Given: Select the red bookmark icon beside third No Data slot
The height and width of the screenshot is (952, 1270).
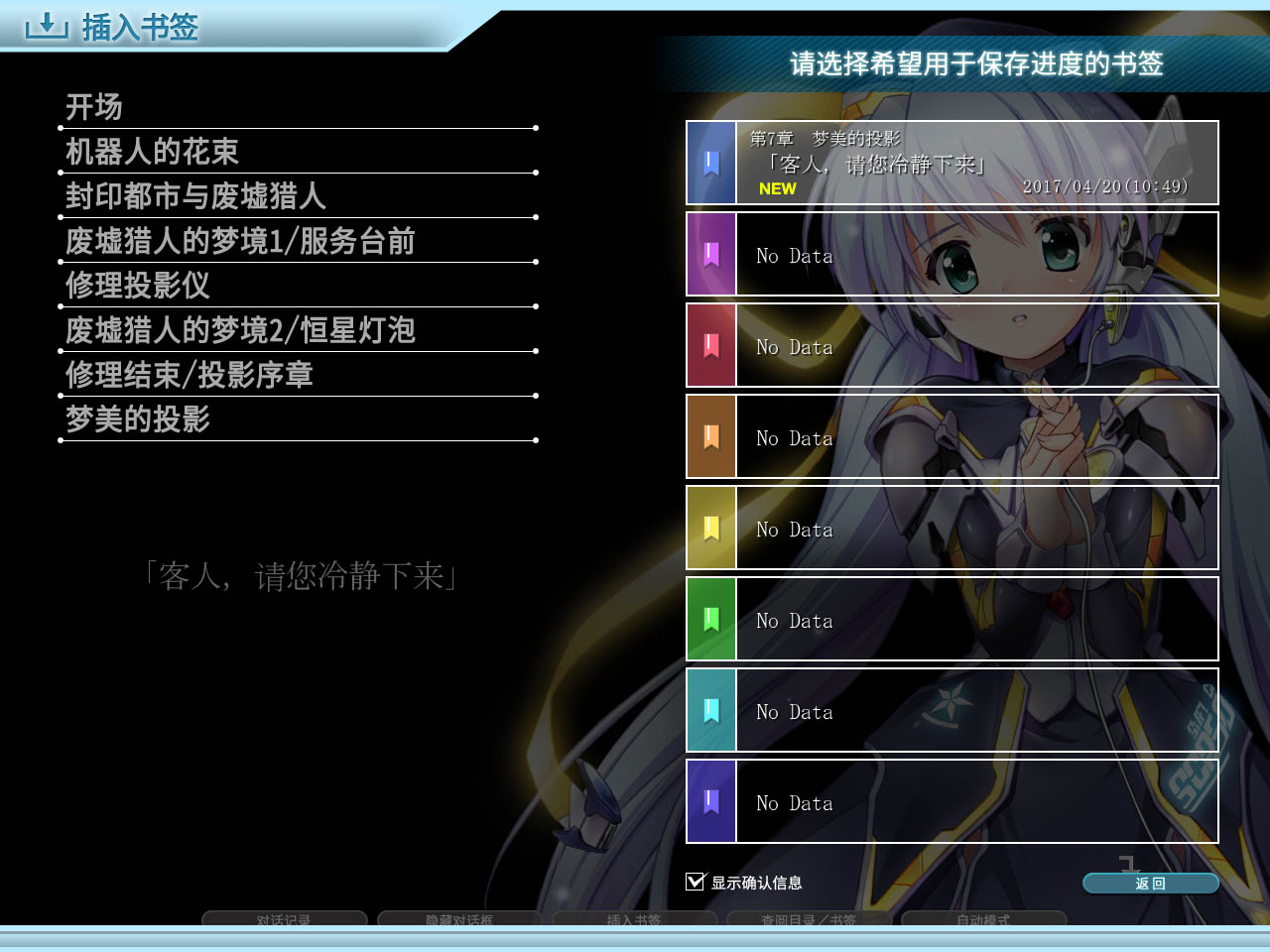Looking at the screenshot, I should point(710,345).
